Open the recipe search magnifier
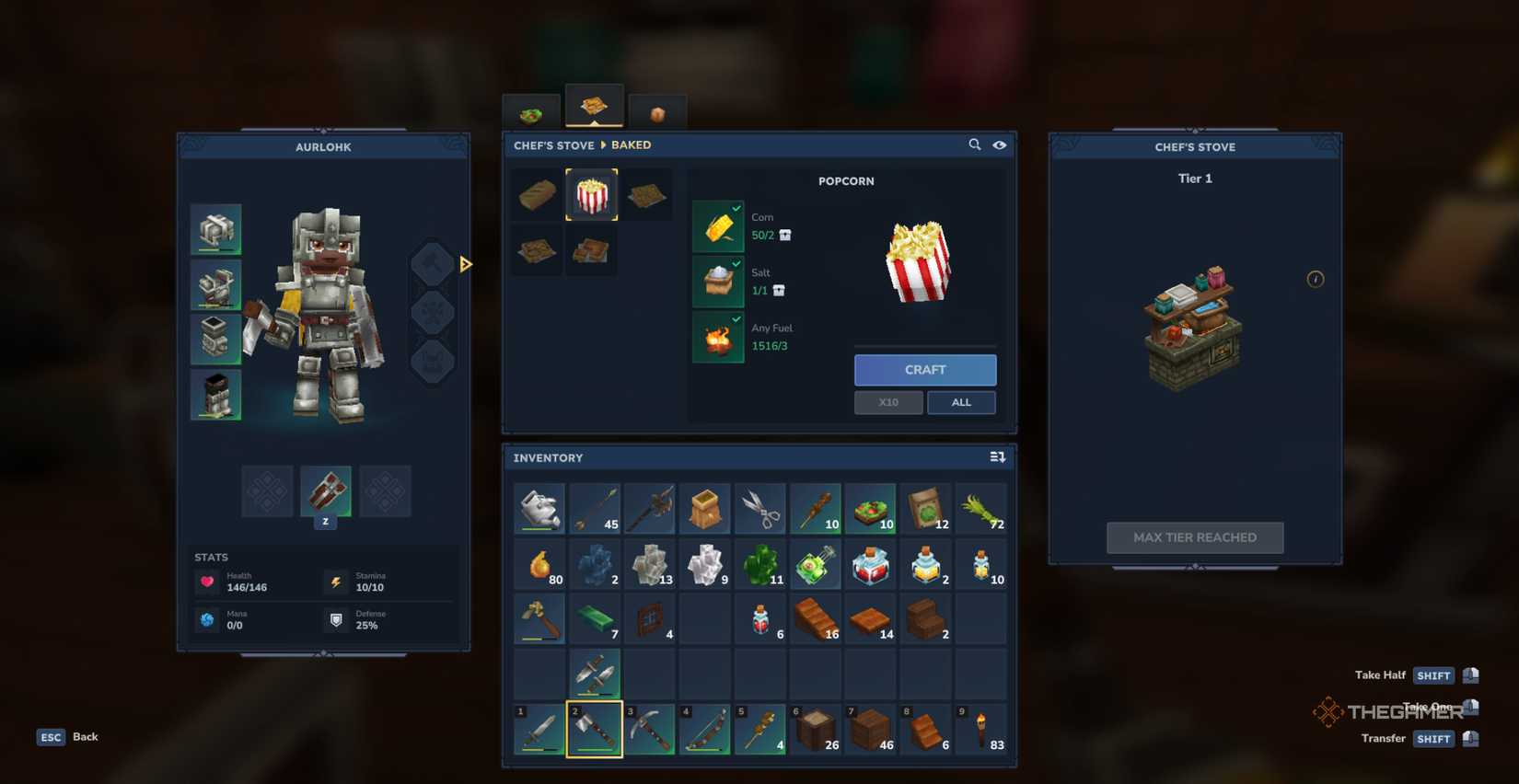 (x=975, y=144)
